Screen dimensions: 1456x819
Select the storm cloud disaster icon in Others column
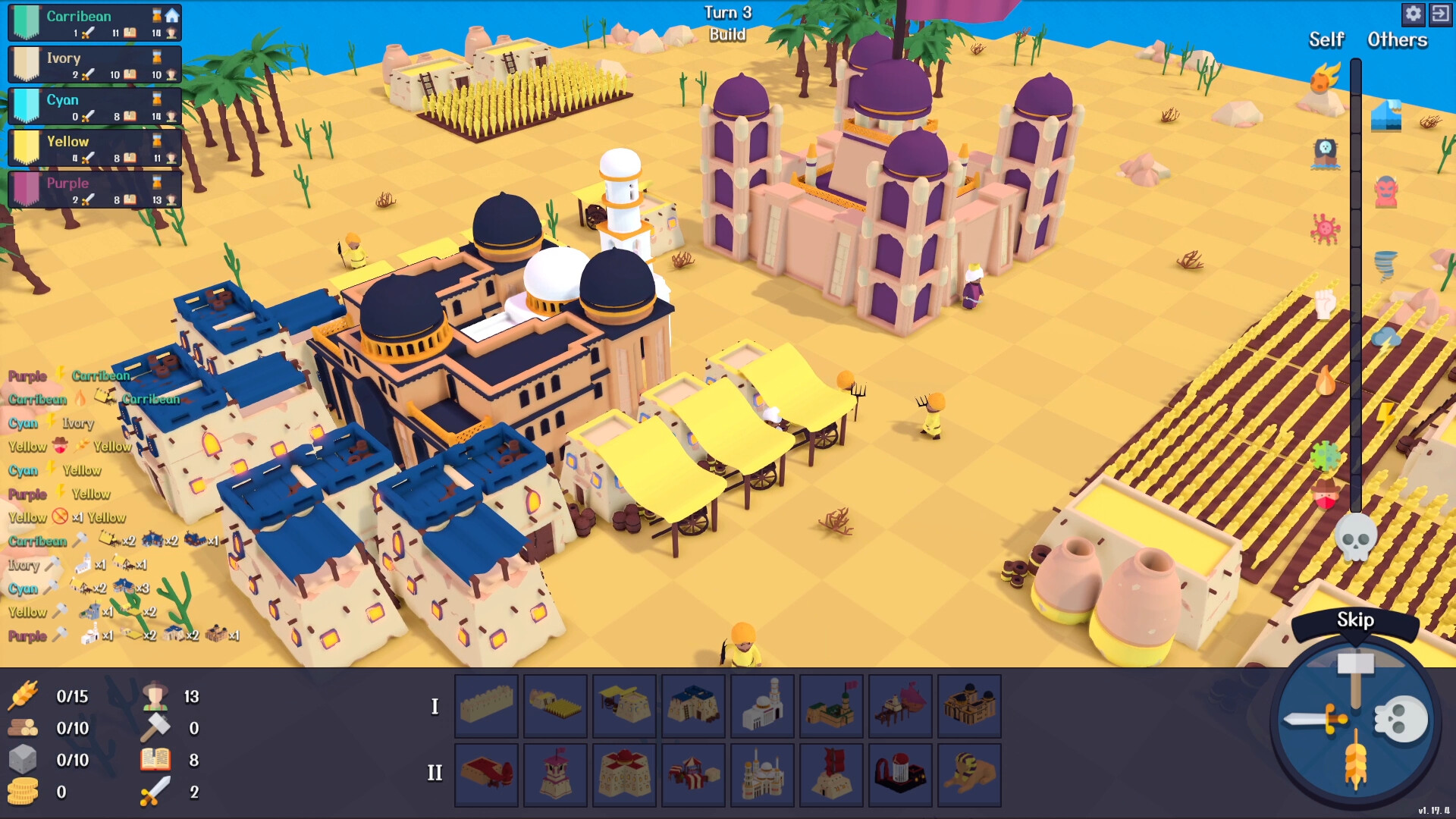tap(1385, 338)
